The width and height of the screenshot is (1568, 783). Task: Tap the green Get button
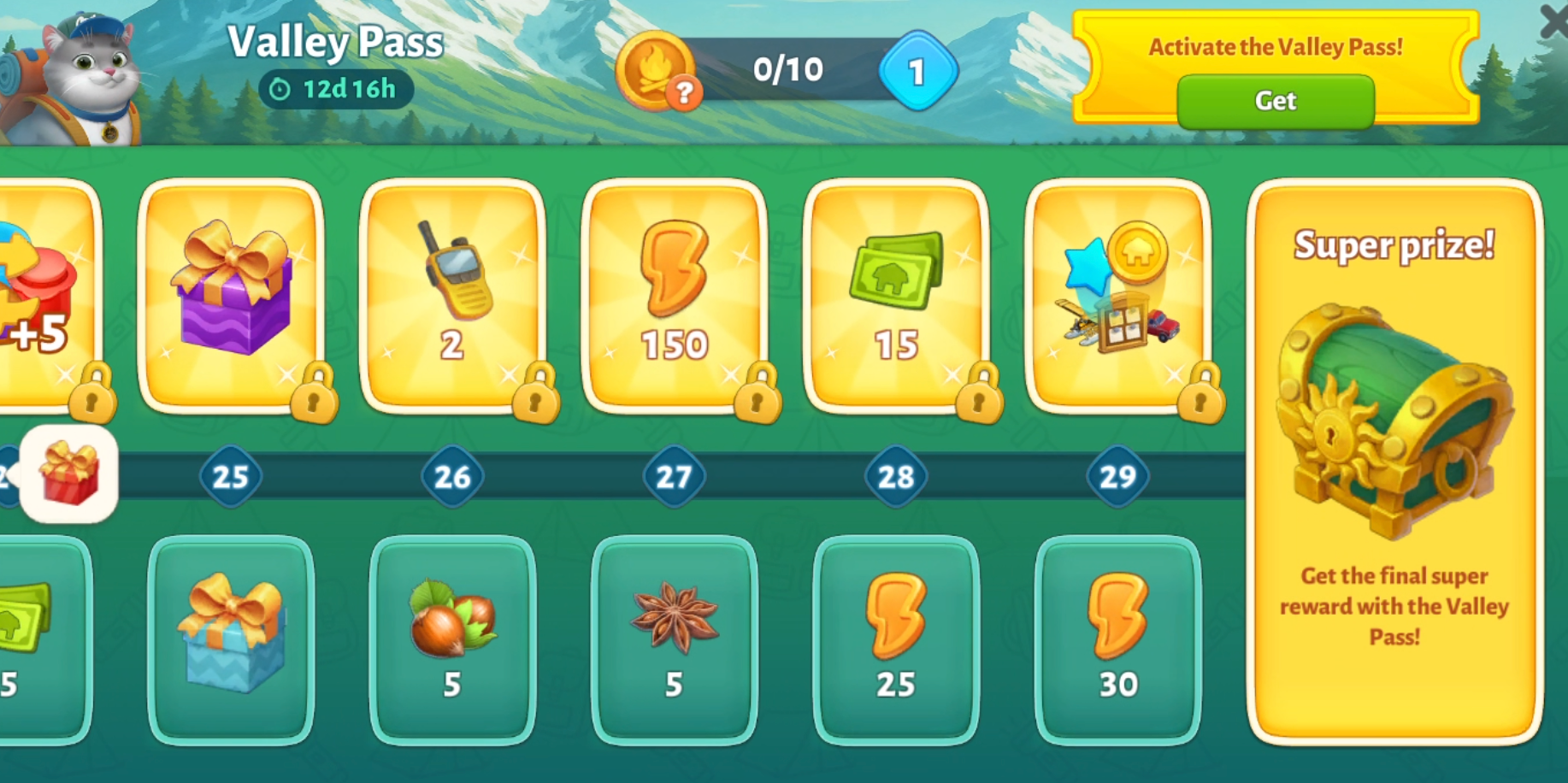[1275, 101]
